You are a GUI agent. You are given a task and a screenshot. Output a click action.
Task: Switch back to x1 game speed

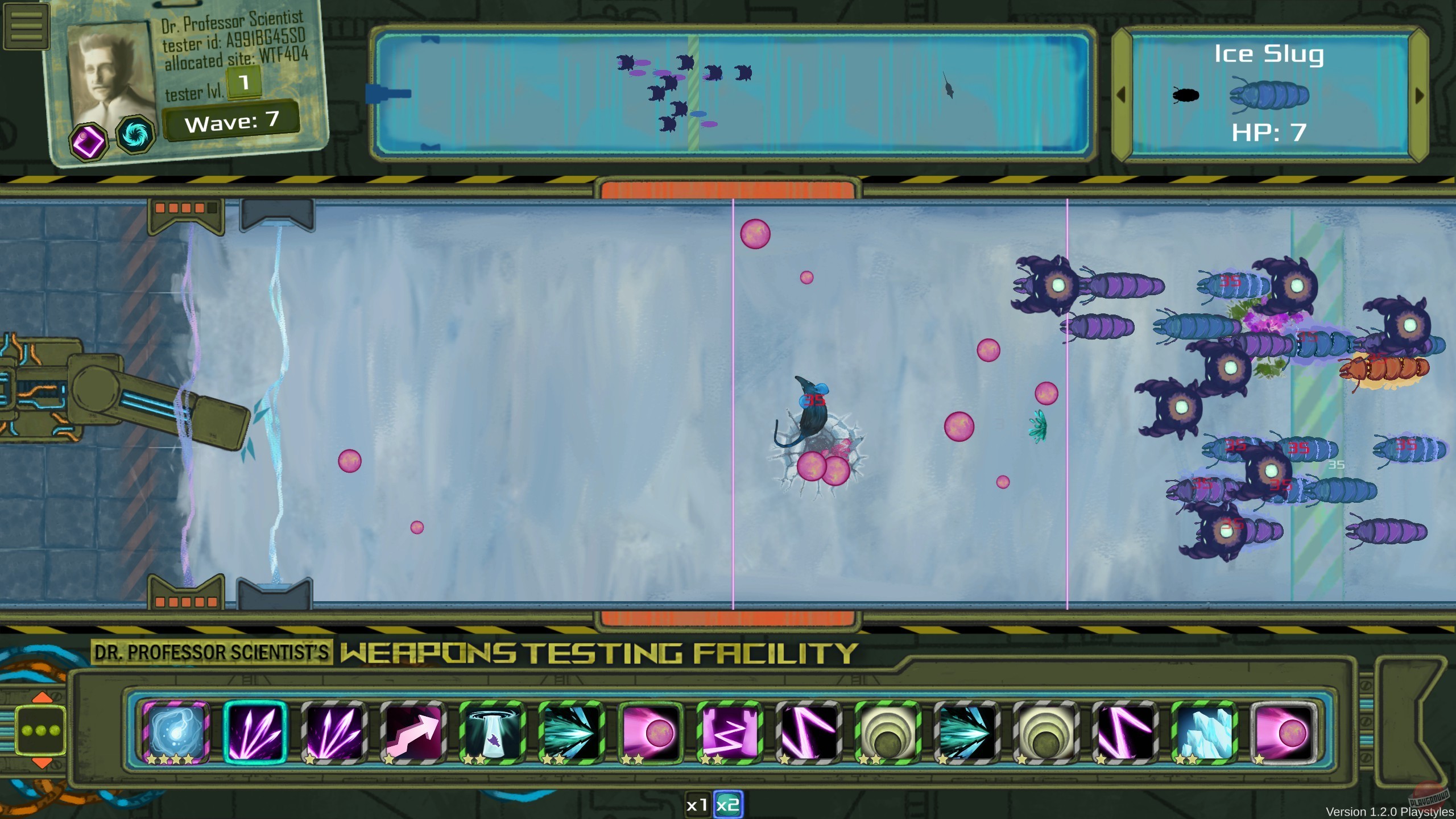[x=698, y=805]
